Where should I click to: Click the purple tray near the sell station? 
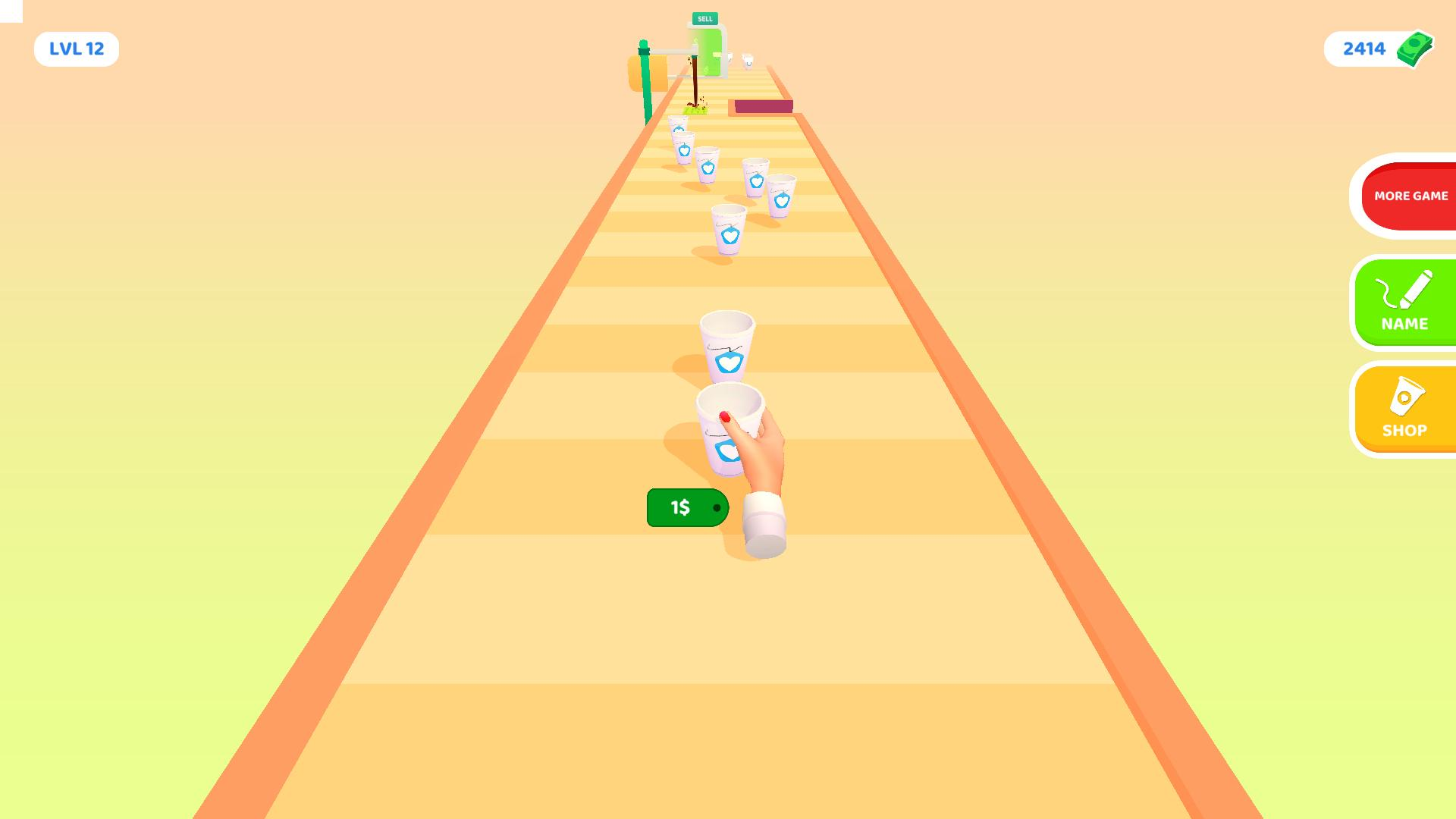762,107
